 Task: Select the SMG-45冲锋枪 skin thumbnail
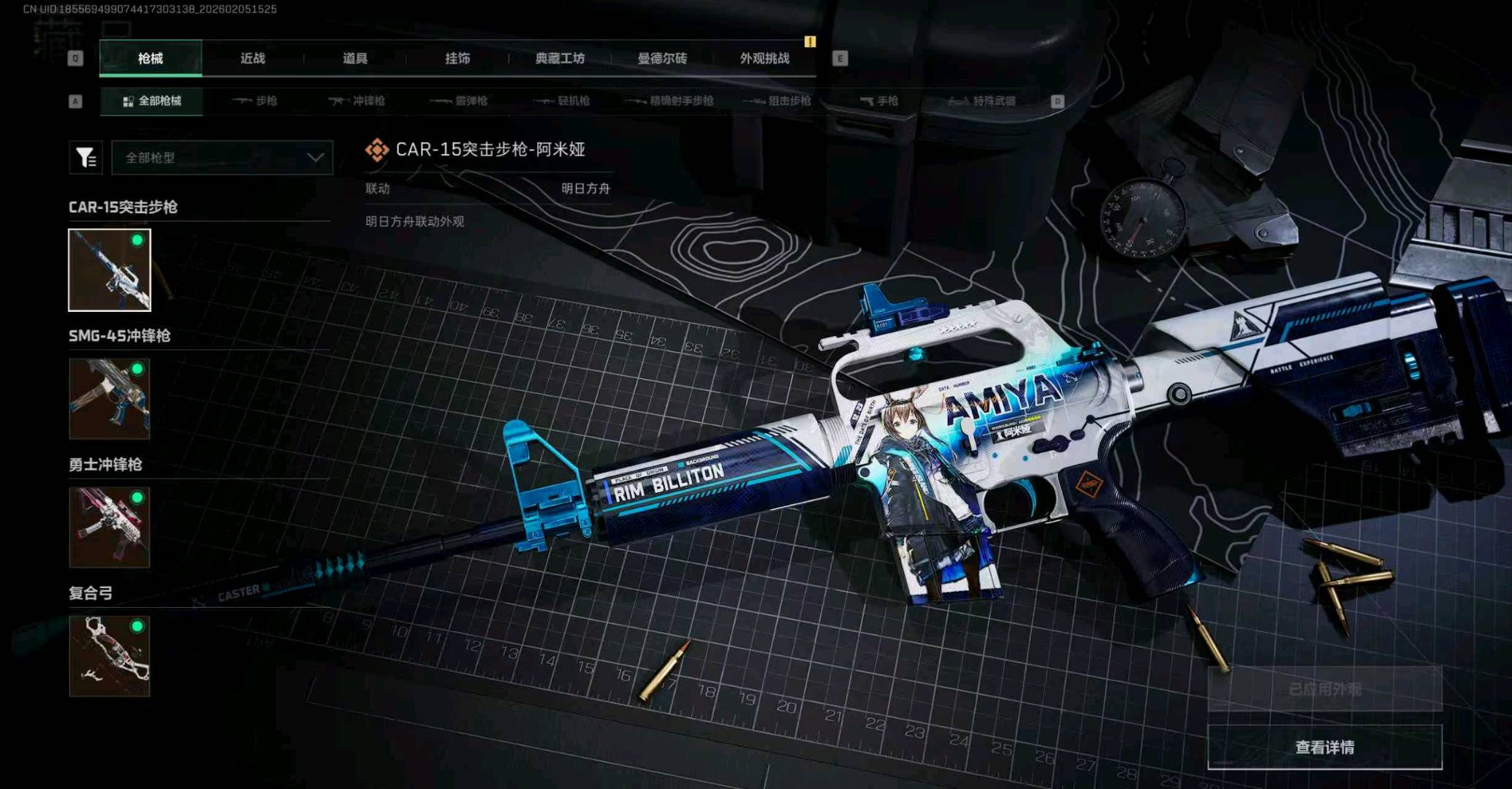[x=110, y=399]
